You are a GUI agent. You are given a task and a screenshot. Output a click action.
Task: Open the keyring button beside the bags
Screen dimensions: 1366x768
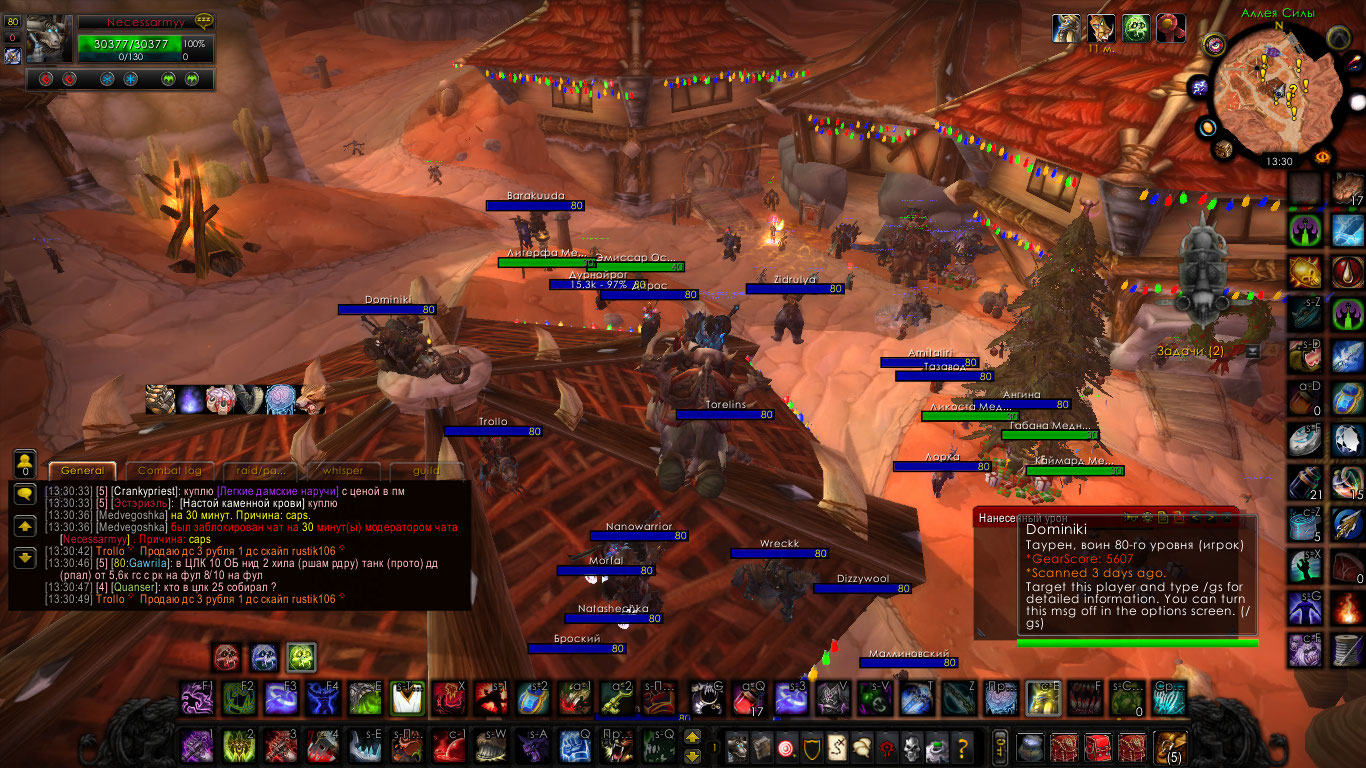[999, 746]
